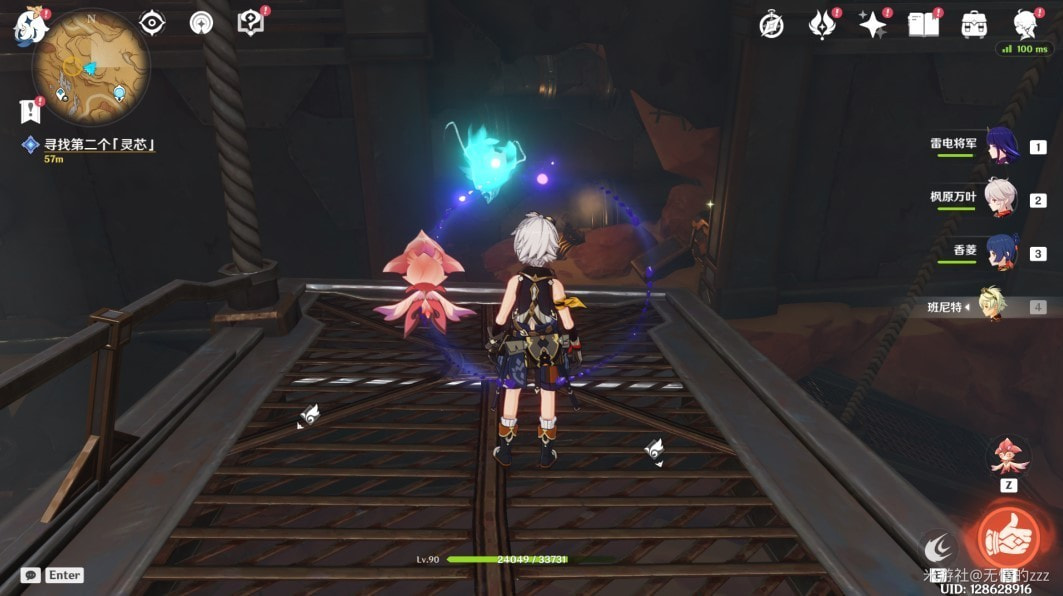Click the eye-shaped icon beside the minimap
The width and height of the screenshot is (1063, 596).
pos(152,22)
